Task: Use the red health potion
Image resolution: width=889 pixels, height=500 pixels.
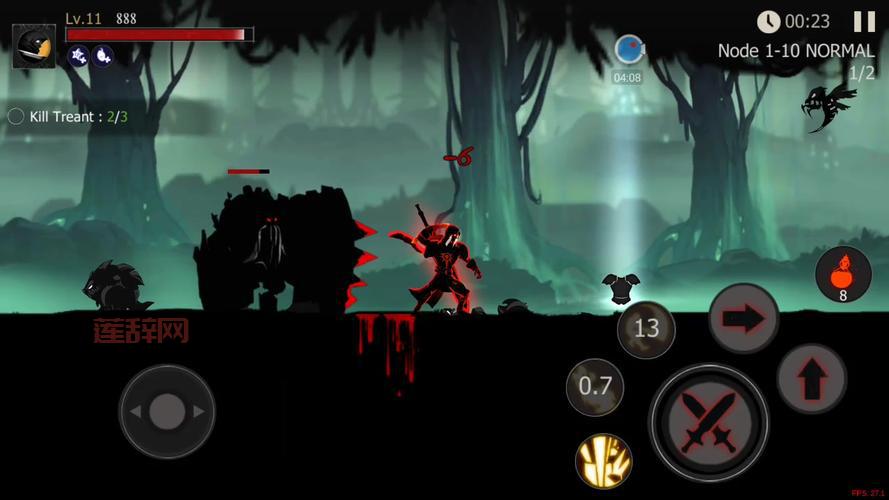Action: pyautogui.click(x=842, y=272)
